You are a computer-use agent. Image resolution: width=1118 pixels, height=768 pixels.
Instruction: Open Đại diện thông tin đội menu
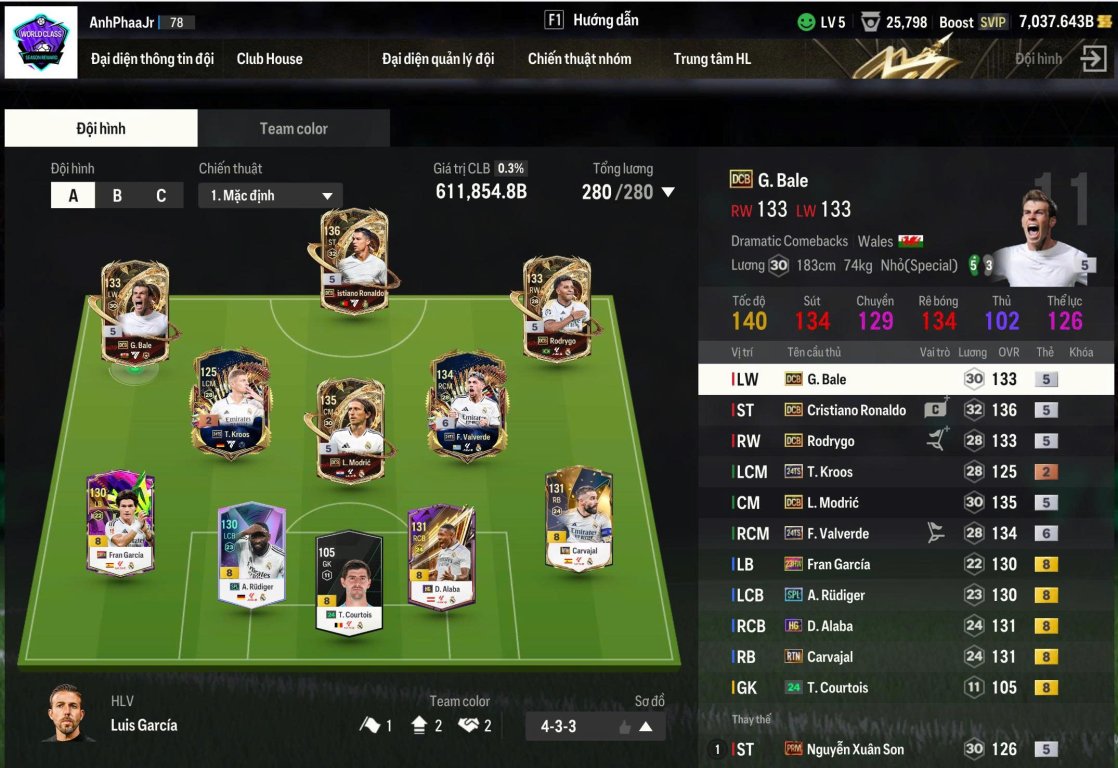click(x=152, y=59)
